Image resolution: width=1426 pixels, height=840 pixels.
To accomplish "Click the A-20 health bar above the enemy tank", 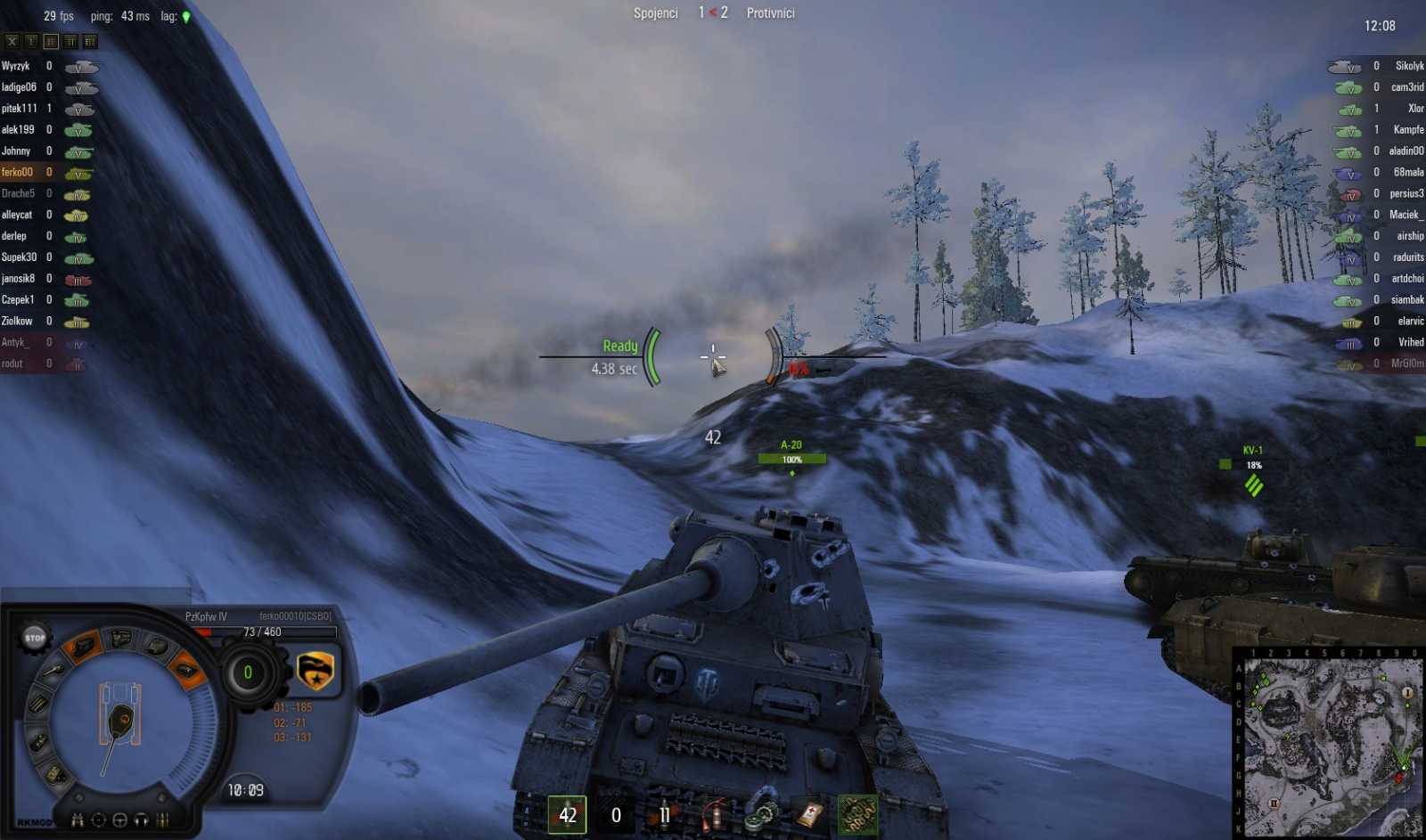I will click(x=791, y=459).
